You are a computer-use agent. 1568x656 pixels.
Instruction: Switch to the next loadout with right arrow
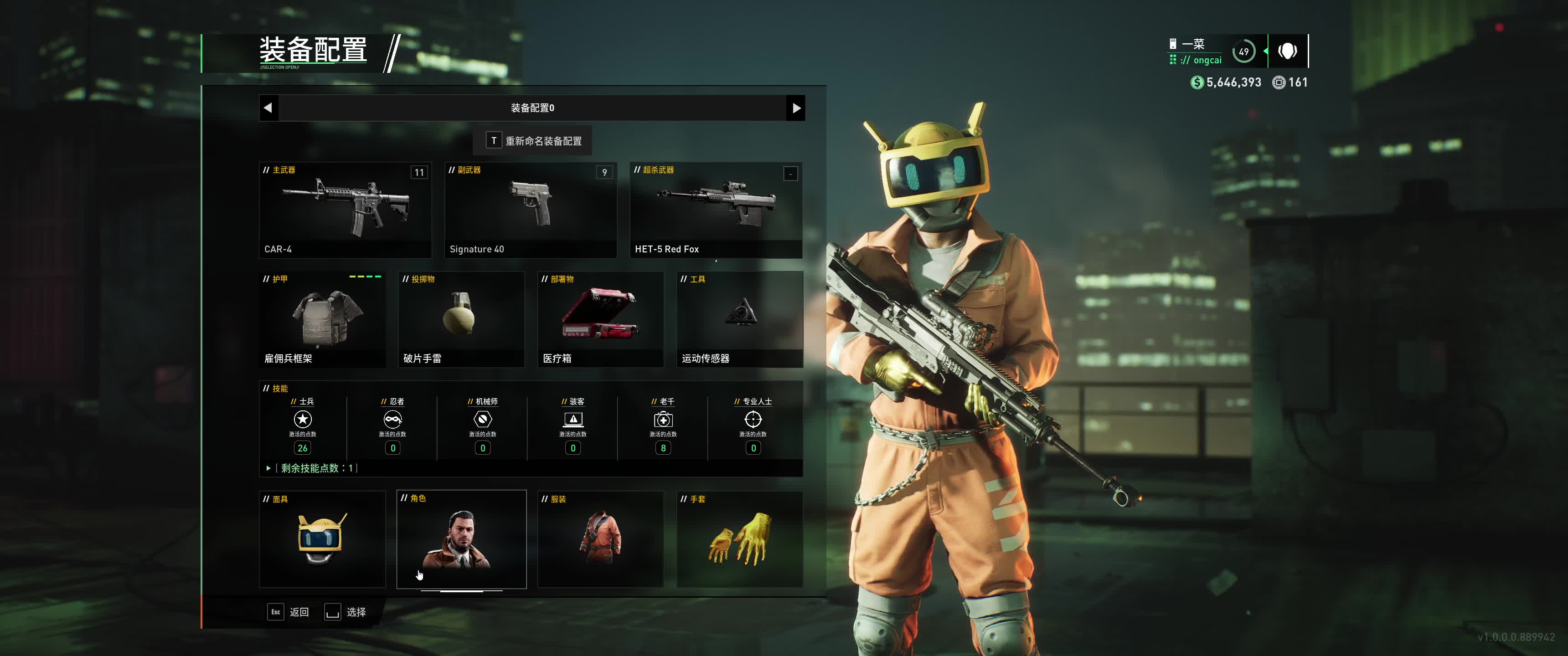[x=795, y=108]
